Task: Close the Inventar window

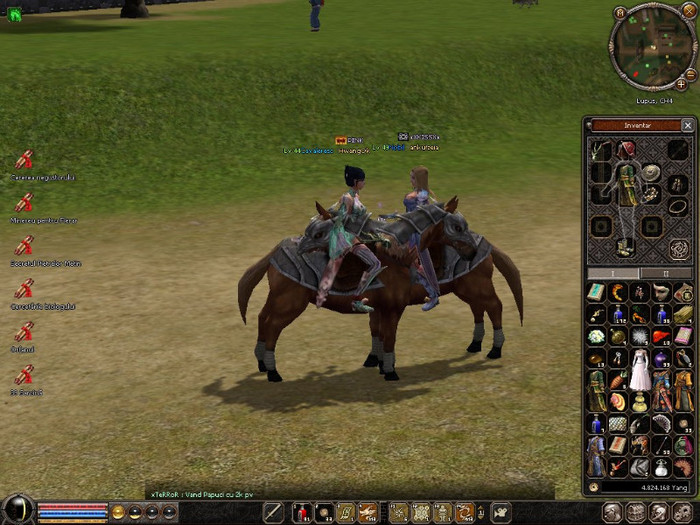Action: [x=687, y=126]
